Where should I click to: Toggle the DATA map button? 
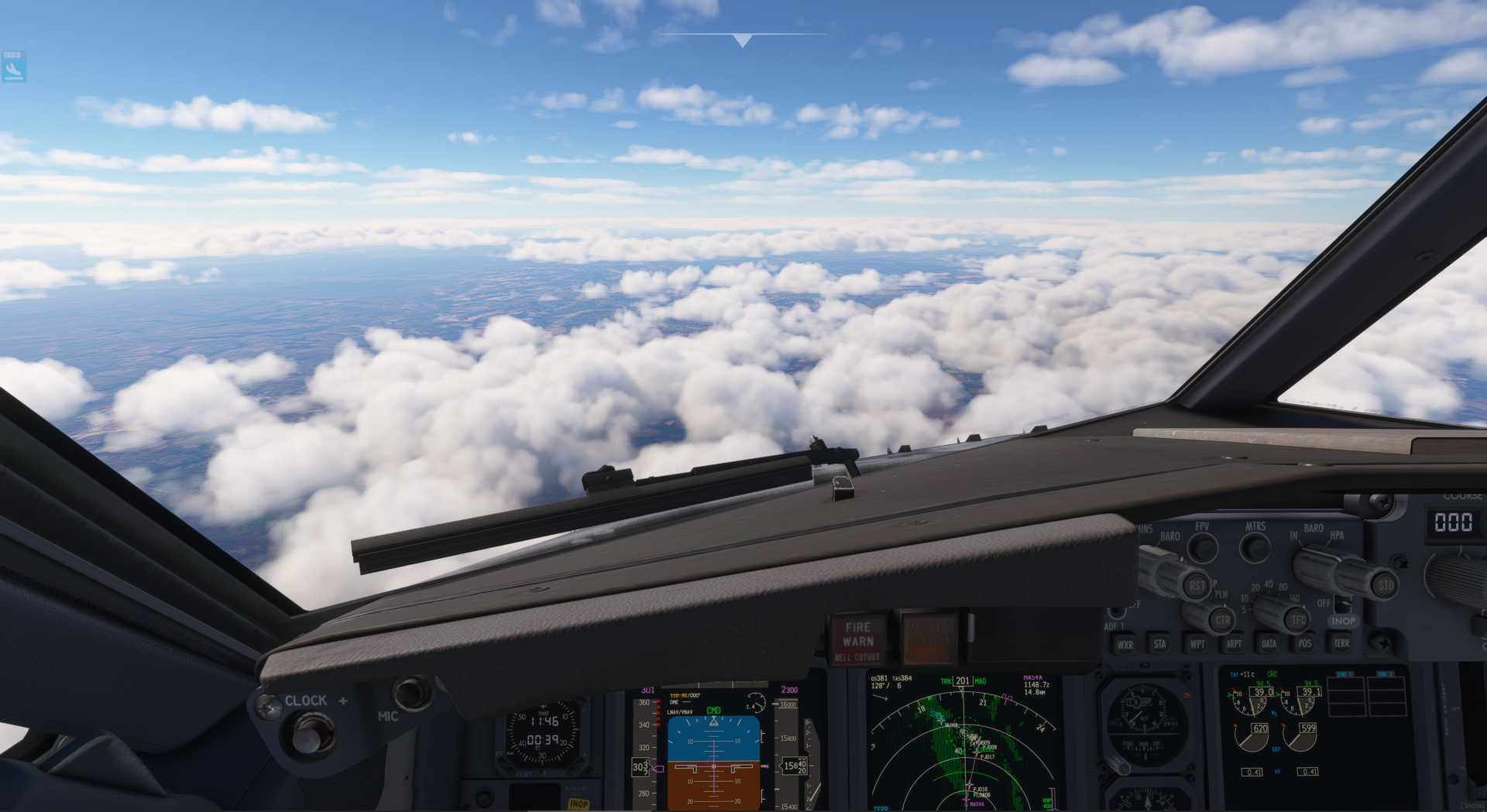tap(1269, 642)
